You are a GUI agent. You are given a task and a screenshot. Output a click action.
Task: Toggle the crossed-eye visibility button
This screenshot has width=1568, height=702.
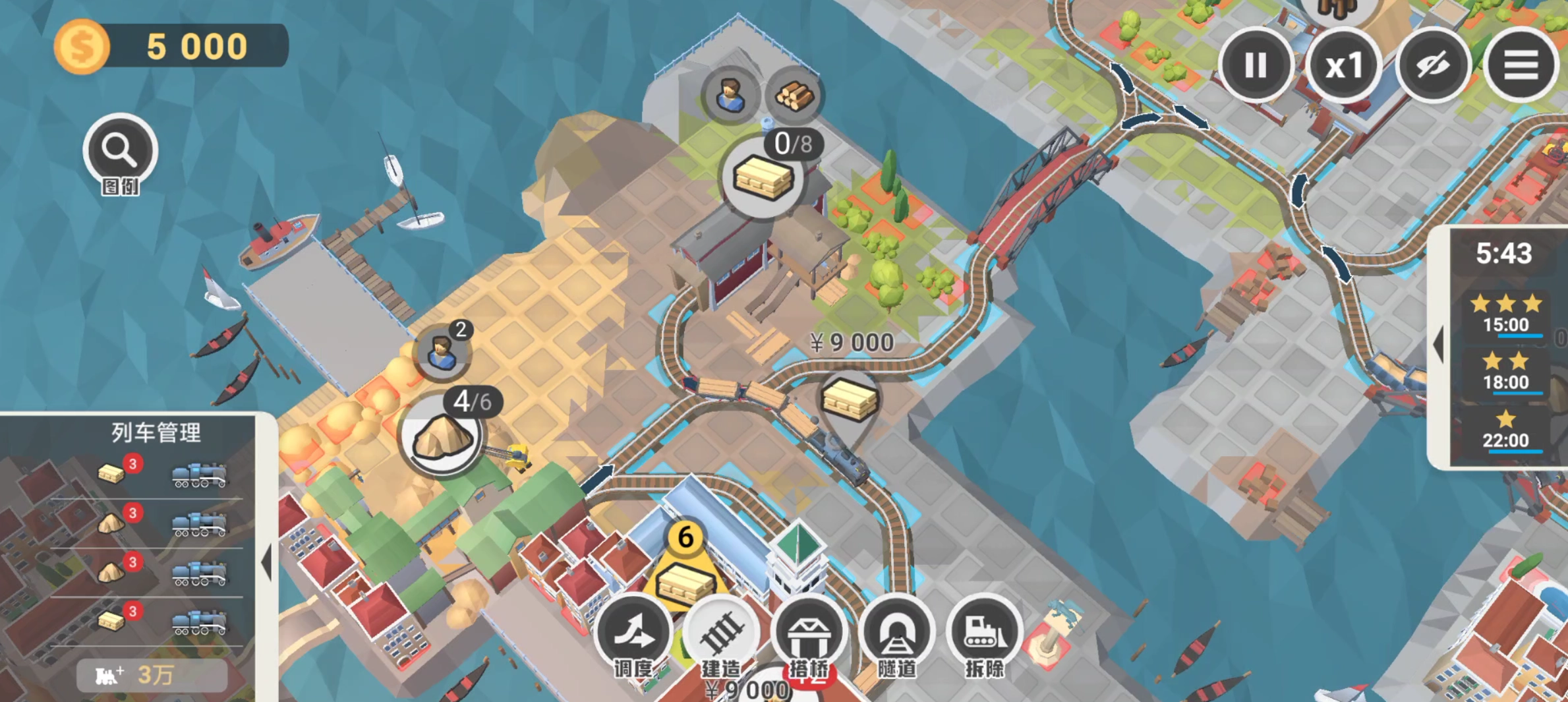1432,65
